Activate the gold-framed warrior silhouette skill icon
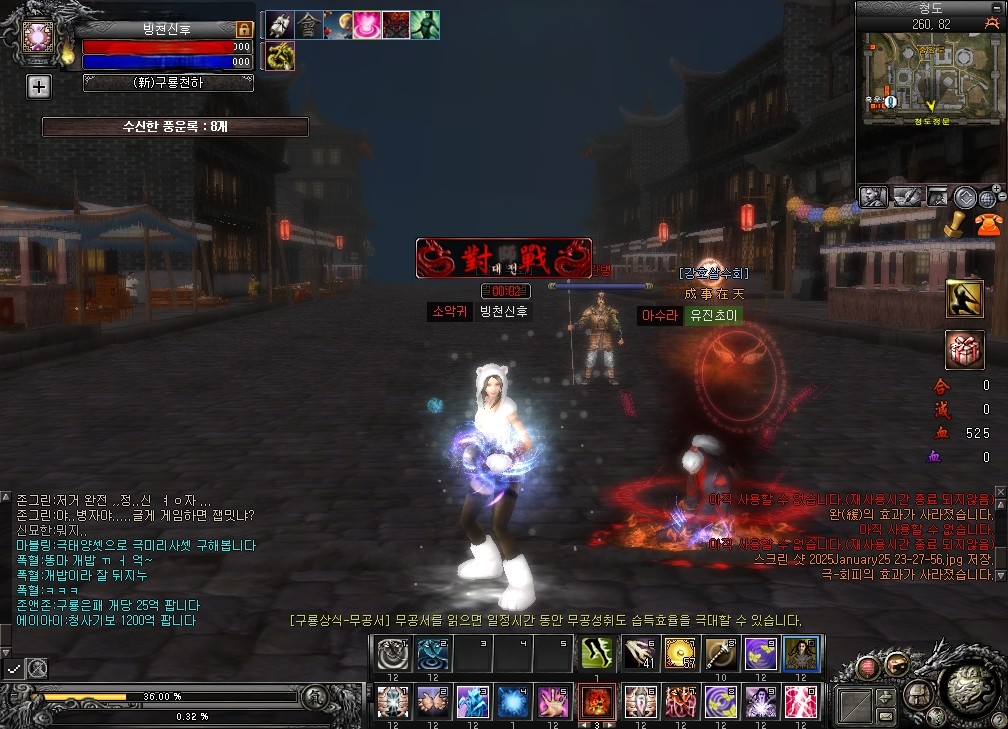The height and width of the screenshot is (729, 1008). (x=965, y=298)
